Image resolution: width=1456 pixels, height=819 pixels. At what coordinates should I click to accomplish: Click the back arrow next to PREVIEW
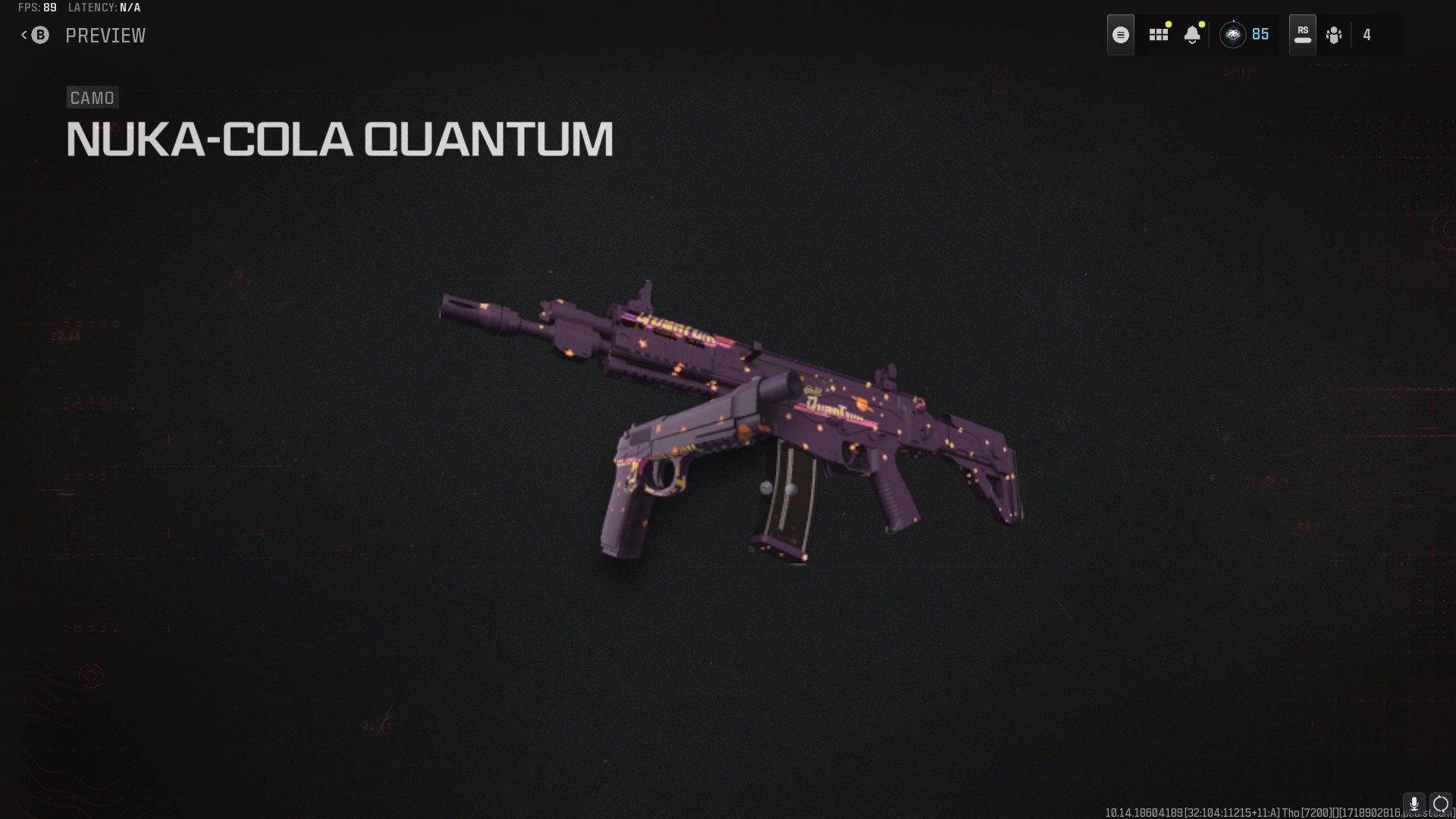pyautogui.click(x=22, y=35)
